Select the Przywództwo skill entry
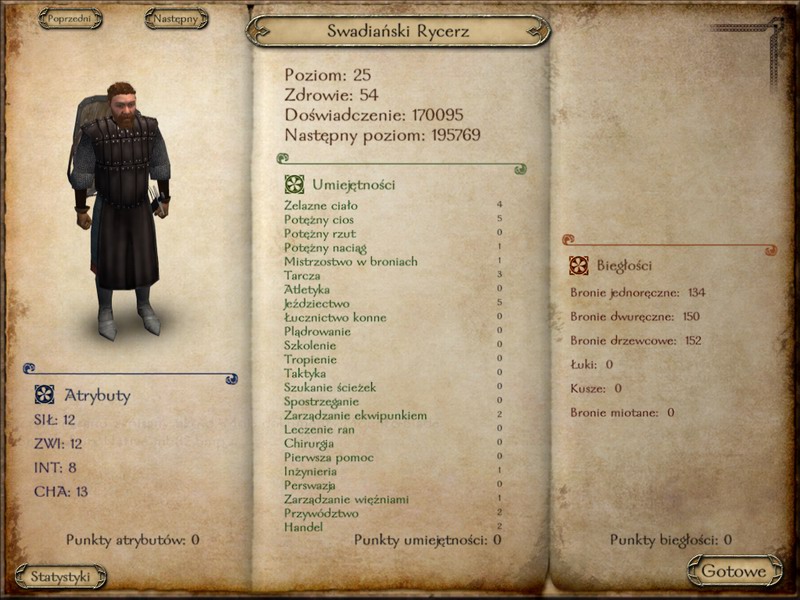This screenshot has width=800, height=600. (322, 513)
